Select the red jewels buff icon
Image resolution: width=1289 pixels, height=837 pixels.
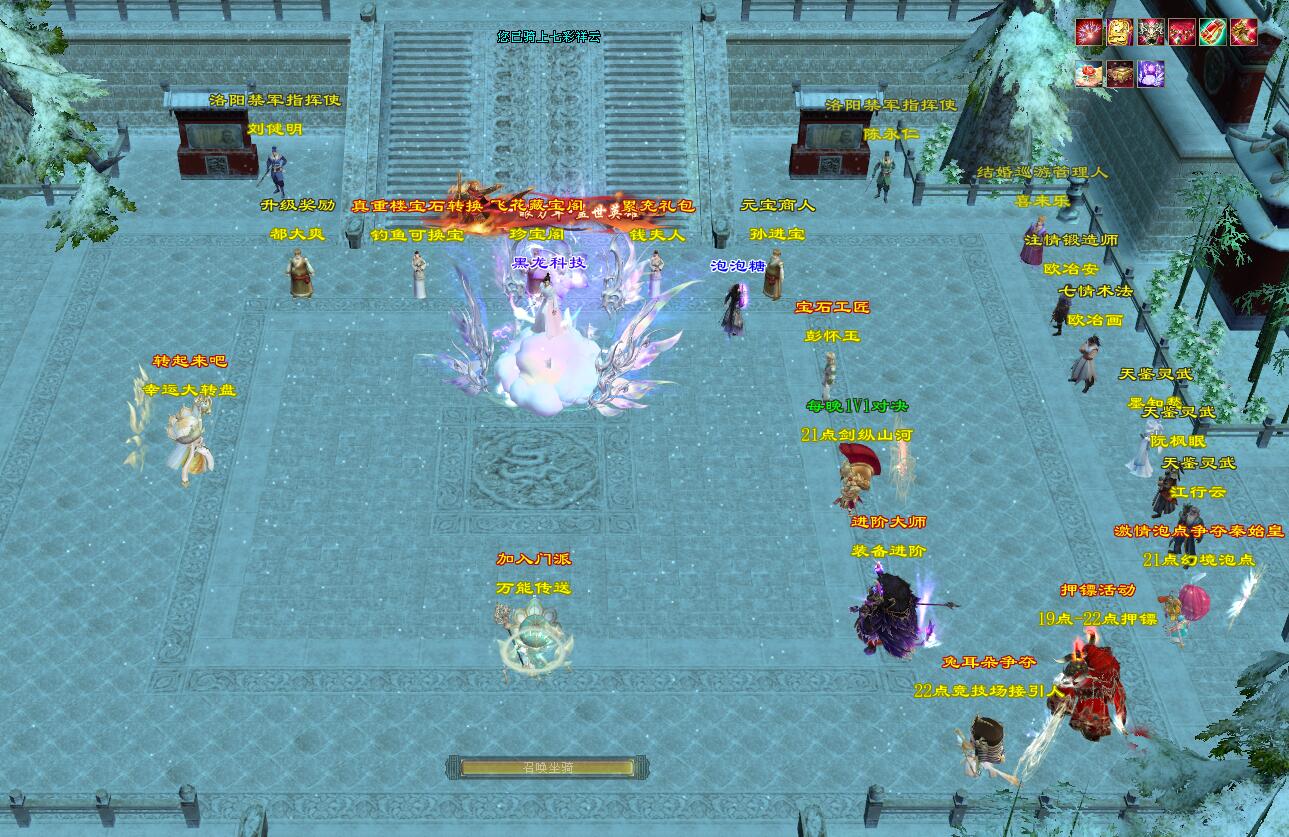coord(1181,32)
